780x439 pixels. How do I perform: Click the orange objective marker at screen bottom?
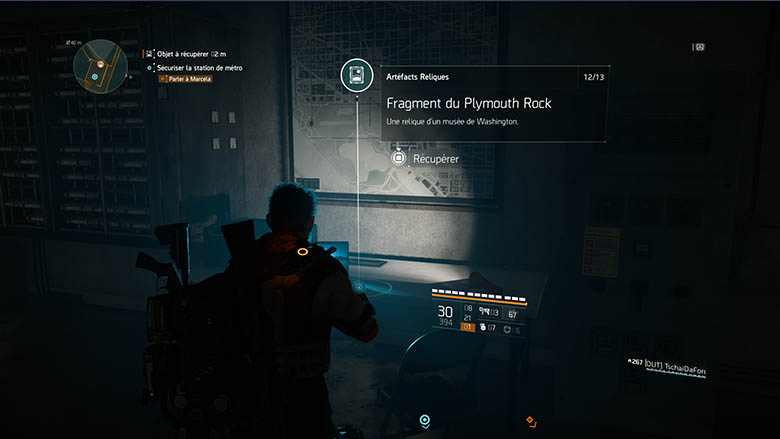[x=531, y=421]
